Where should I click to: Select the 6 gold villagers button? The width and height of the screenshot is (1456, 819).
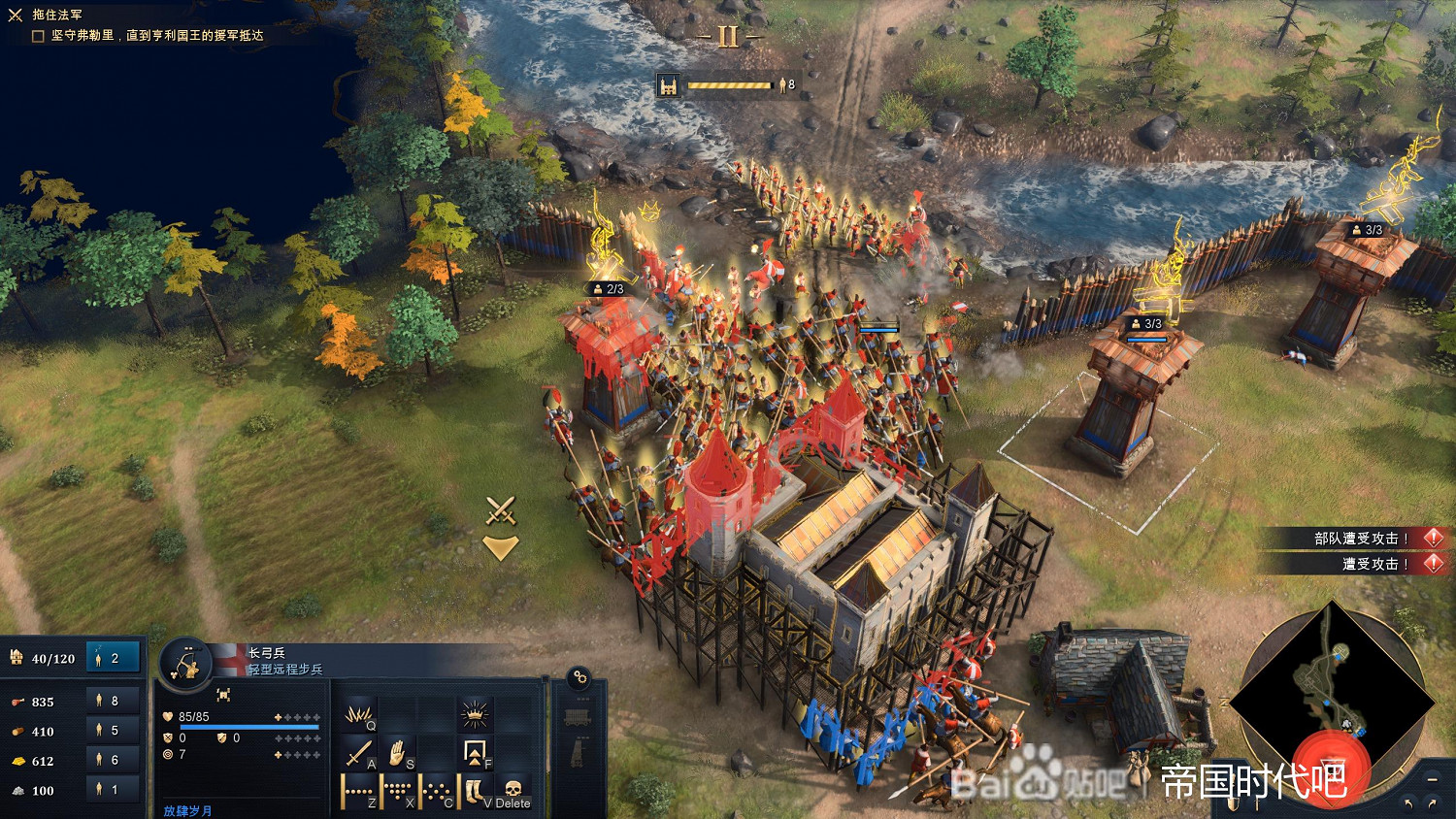pos(114,761)
